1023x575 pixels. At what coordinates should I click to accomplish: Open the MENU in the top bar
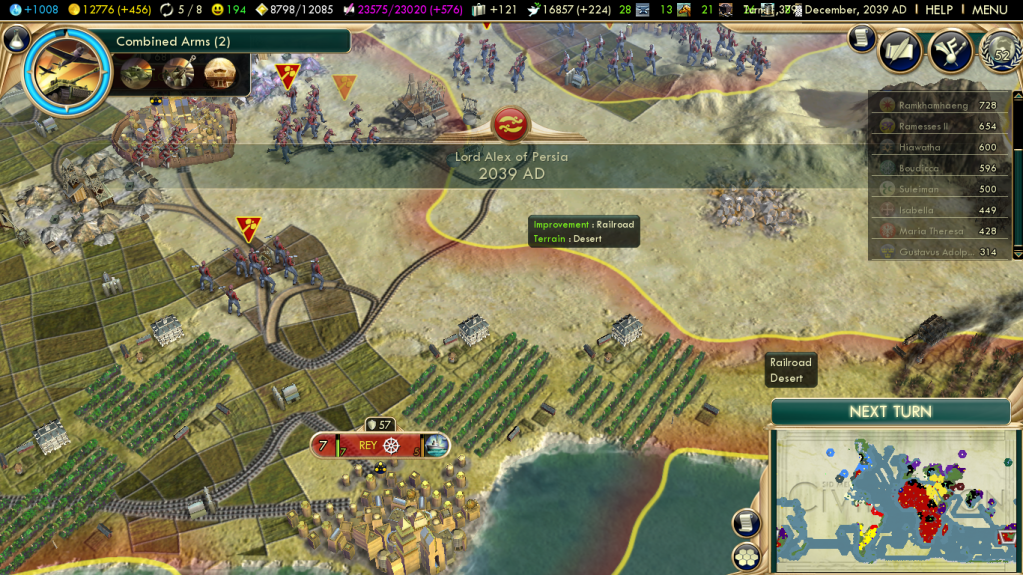coord(989,10)
